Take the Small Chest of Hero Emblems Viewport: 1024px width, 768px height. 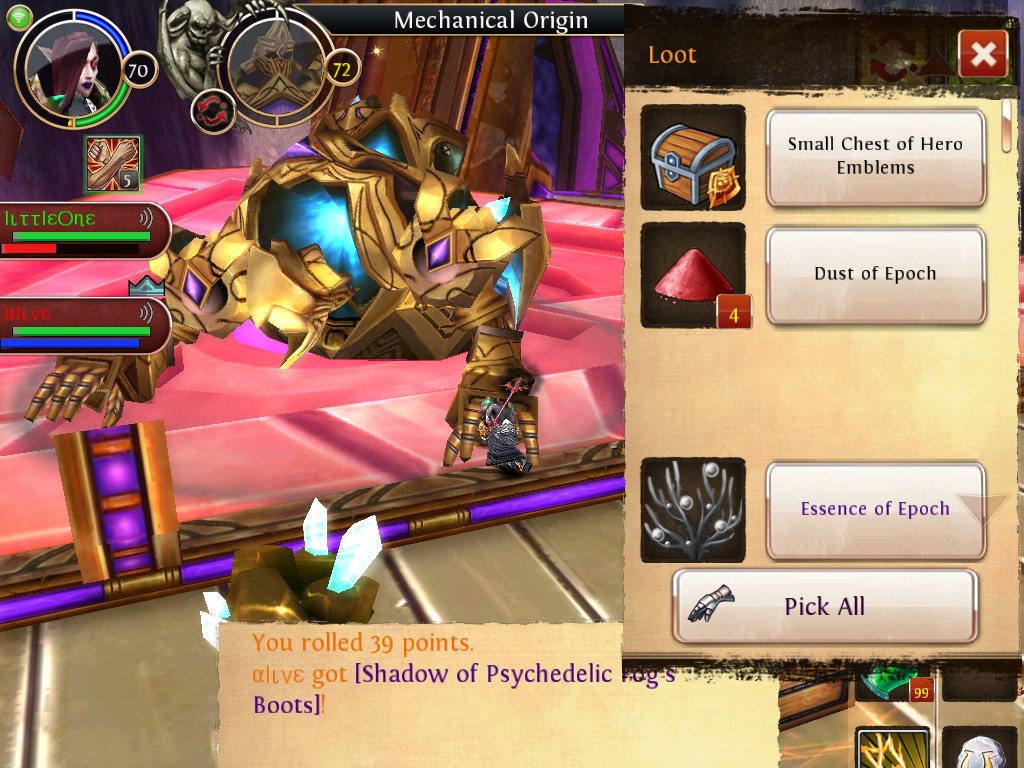[876, 156]
